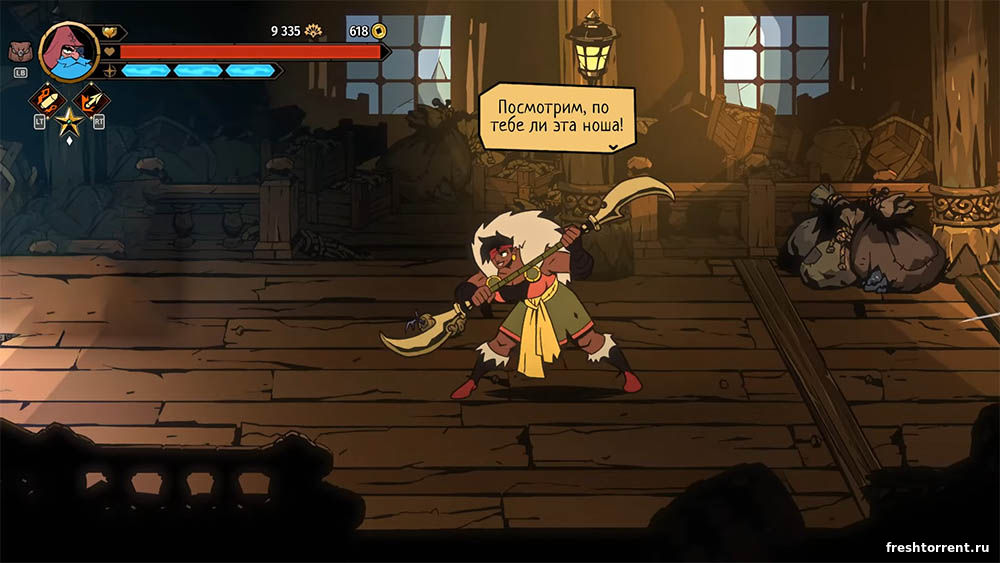This screenshot has height=563, width=1000.
Task: Activate the flaming bullet ability
Action: coord(47,99)
